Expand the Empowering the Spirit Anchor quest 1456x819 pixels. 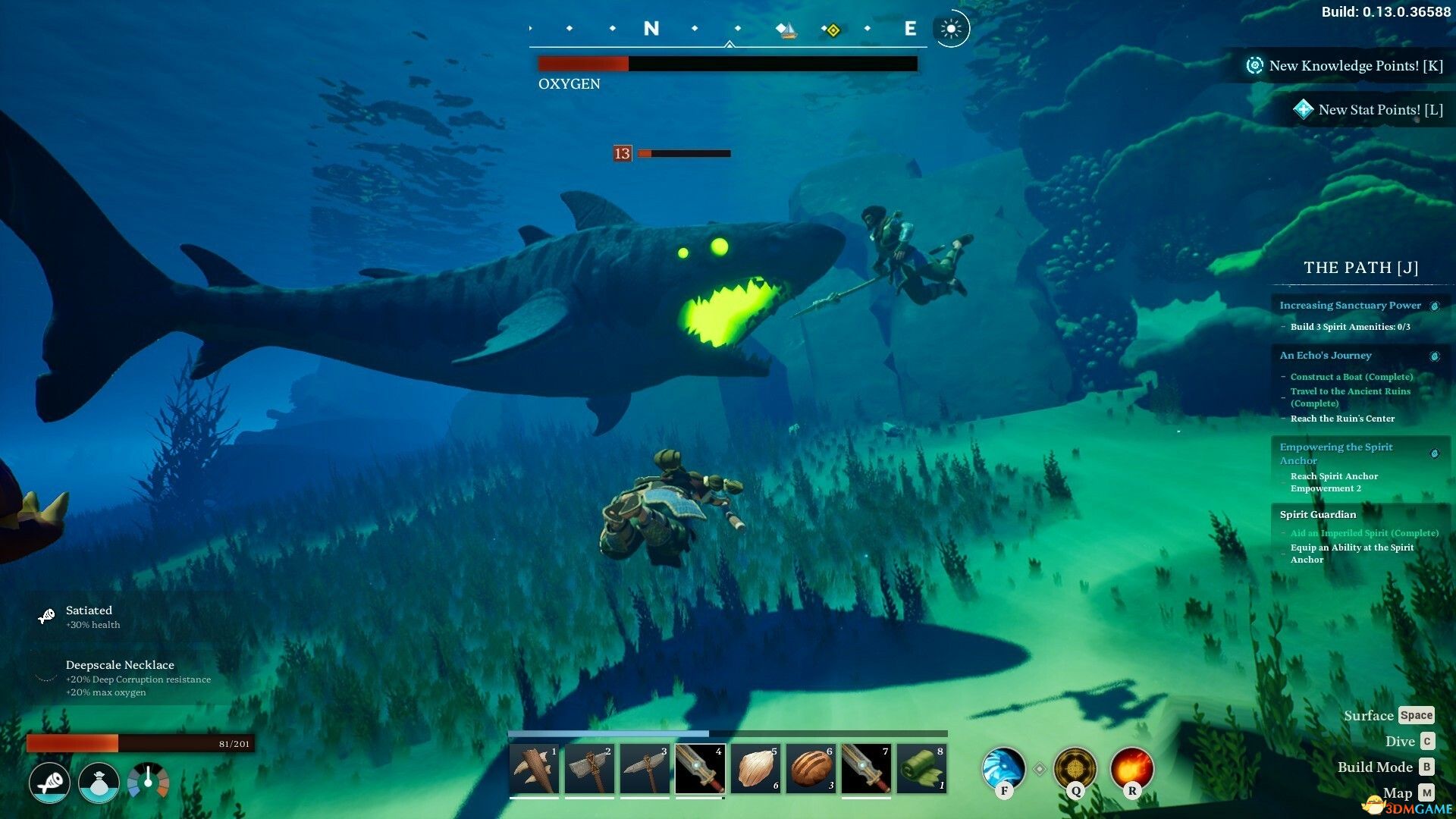[1335, 453]
